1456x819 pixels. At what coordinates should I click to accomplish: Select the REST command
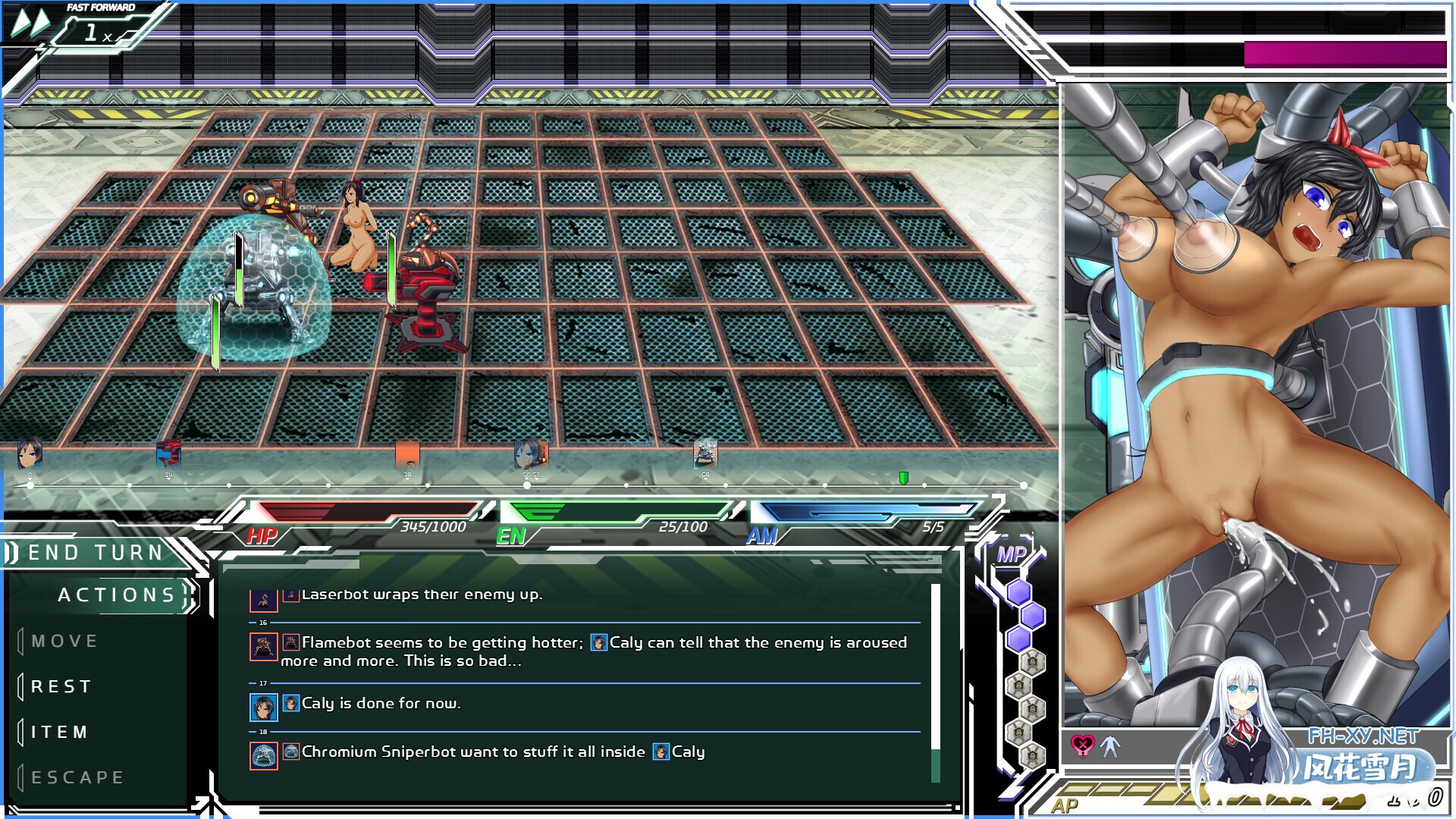coord(61,686)
